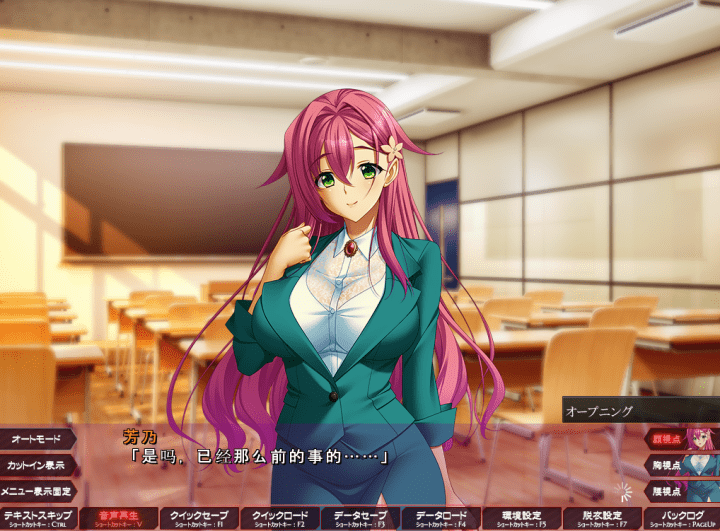Open the データセーブ save menu
720x531 pixels.
[x=360, y=518]
